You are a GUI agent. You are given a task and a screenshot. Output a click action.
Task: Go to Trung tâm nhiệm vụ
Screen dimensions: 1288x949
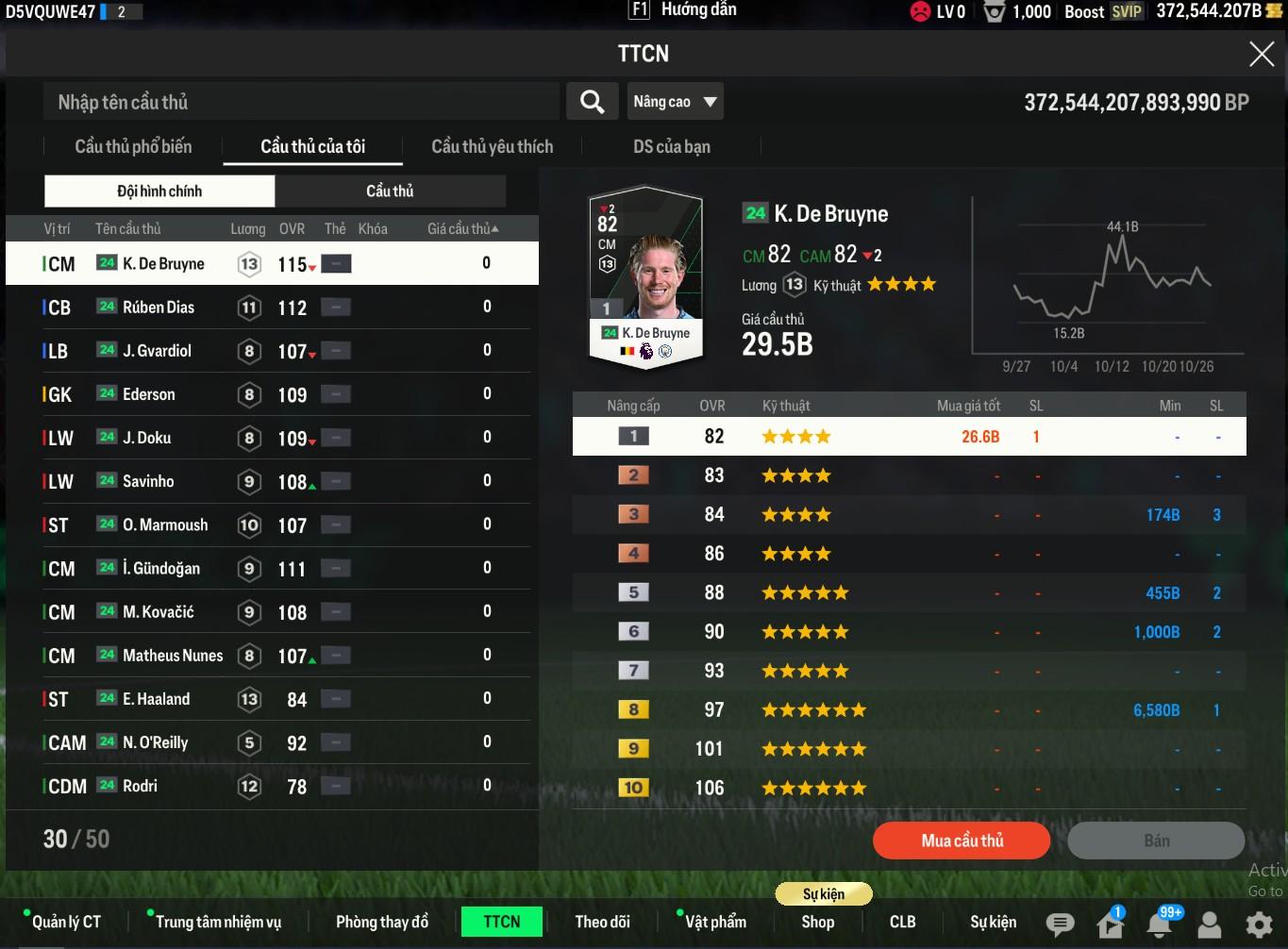point(218,922)
